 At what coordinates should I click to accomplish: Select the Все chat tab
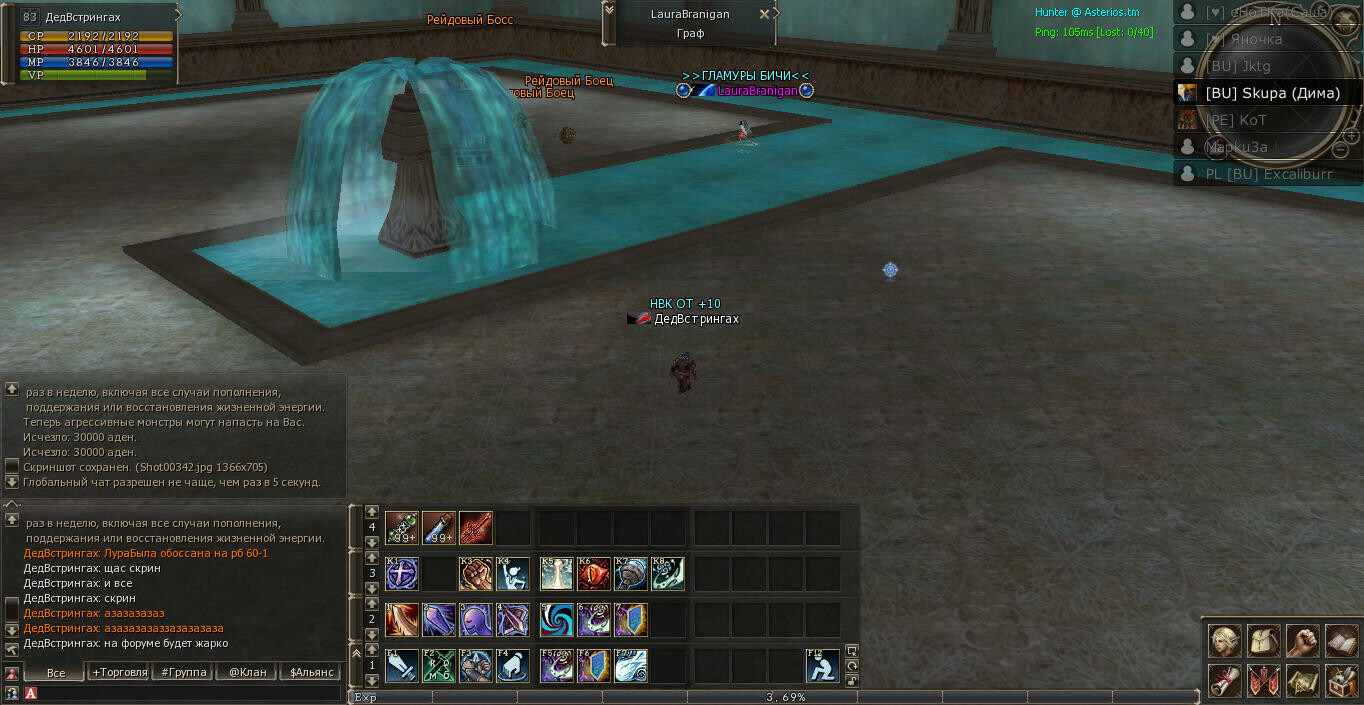pos(55,672)
